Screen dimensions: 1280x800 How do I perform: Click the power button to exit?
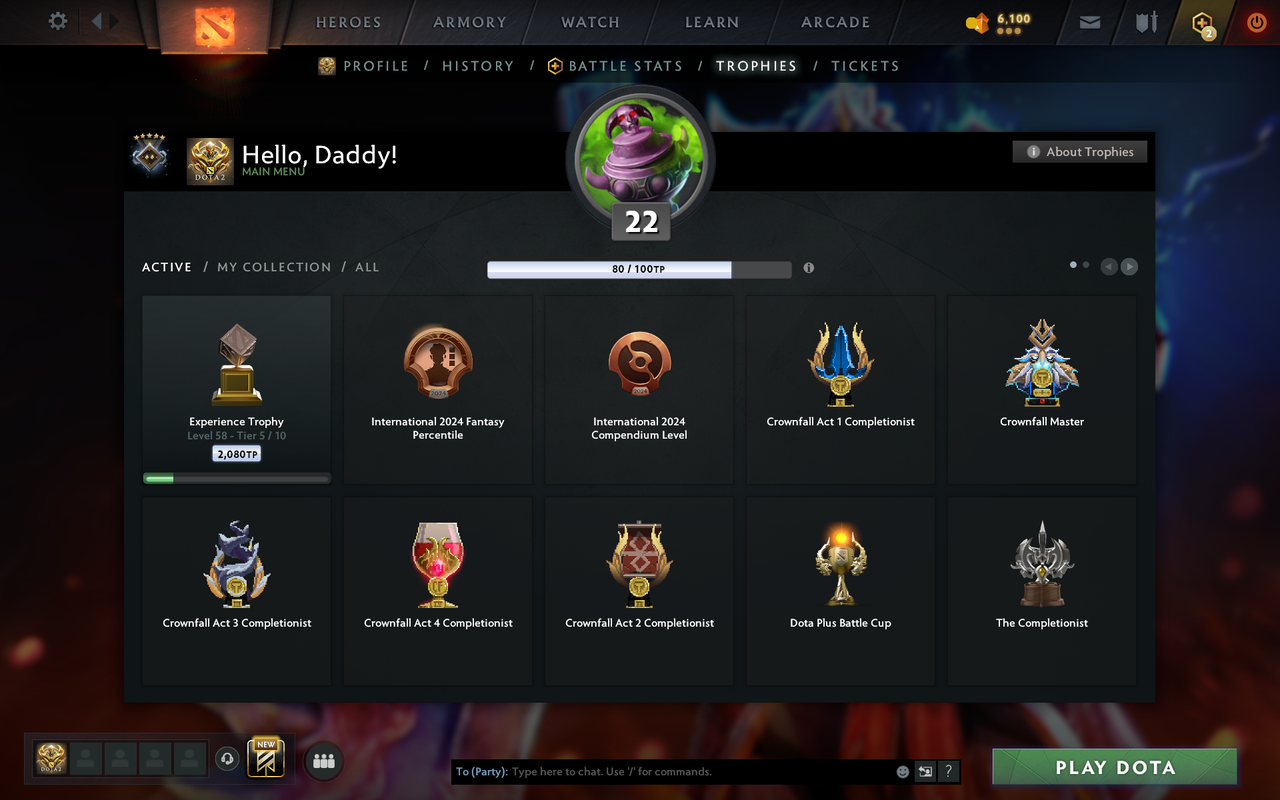[x=1257, y=22]
